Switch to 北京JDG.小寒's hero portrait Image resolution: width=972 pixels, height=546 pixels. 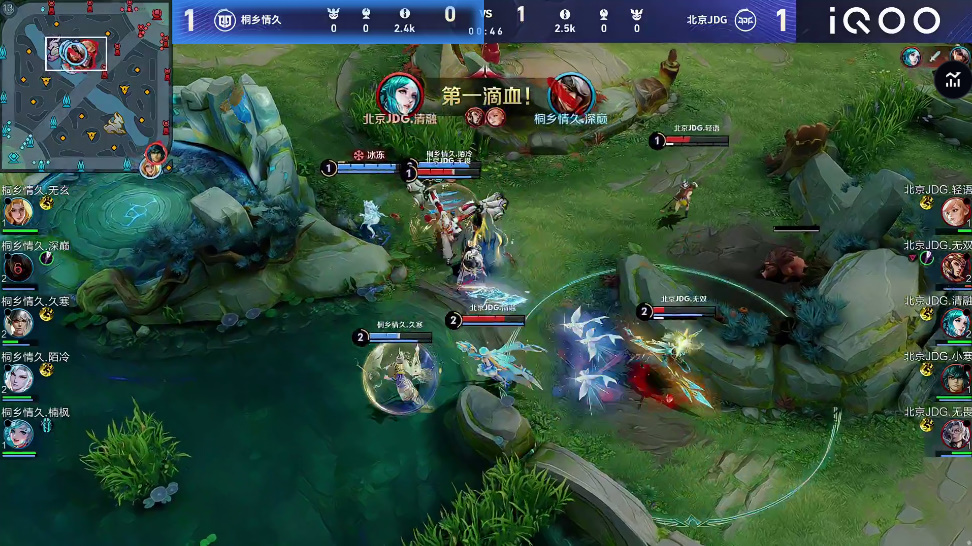955,379
